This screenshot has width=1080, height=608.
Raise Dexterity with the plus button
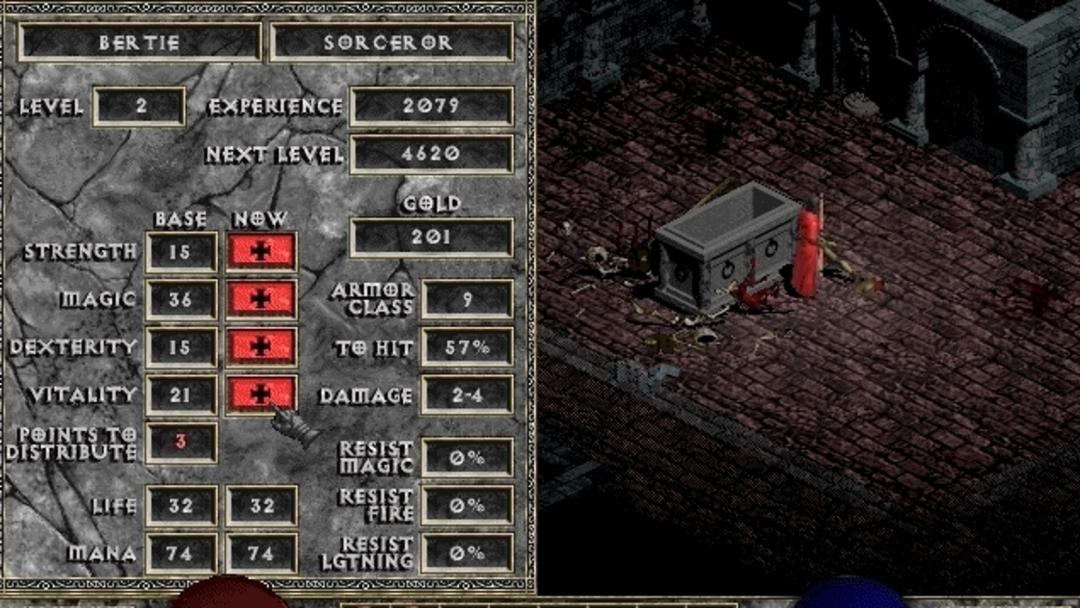click(261, 346)
